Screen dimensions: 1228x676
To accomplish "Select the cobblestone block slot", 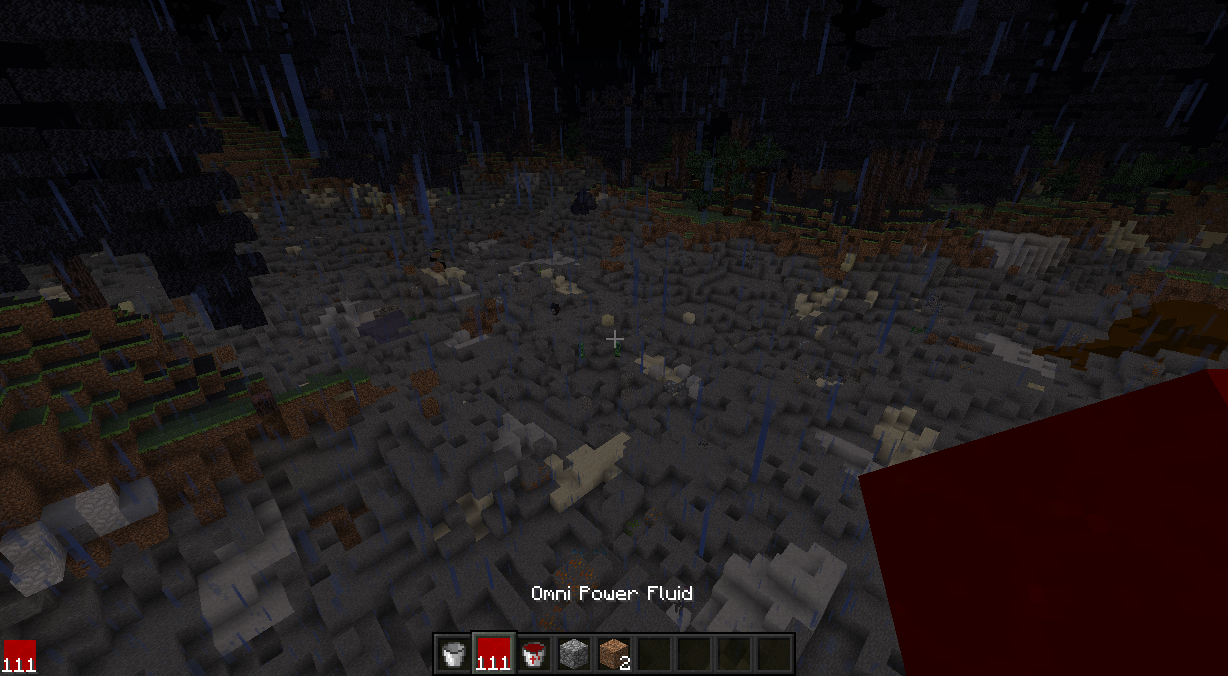I will tap(573, 654).
